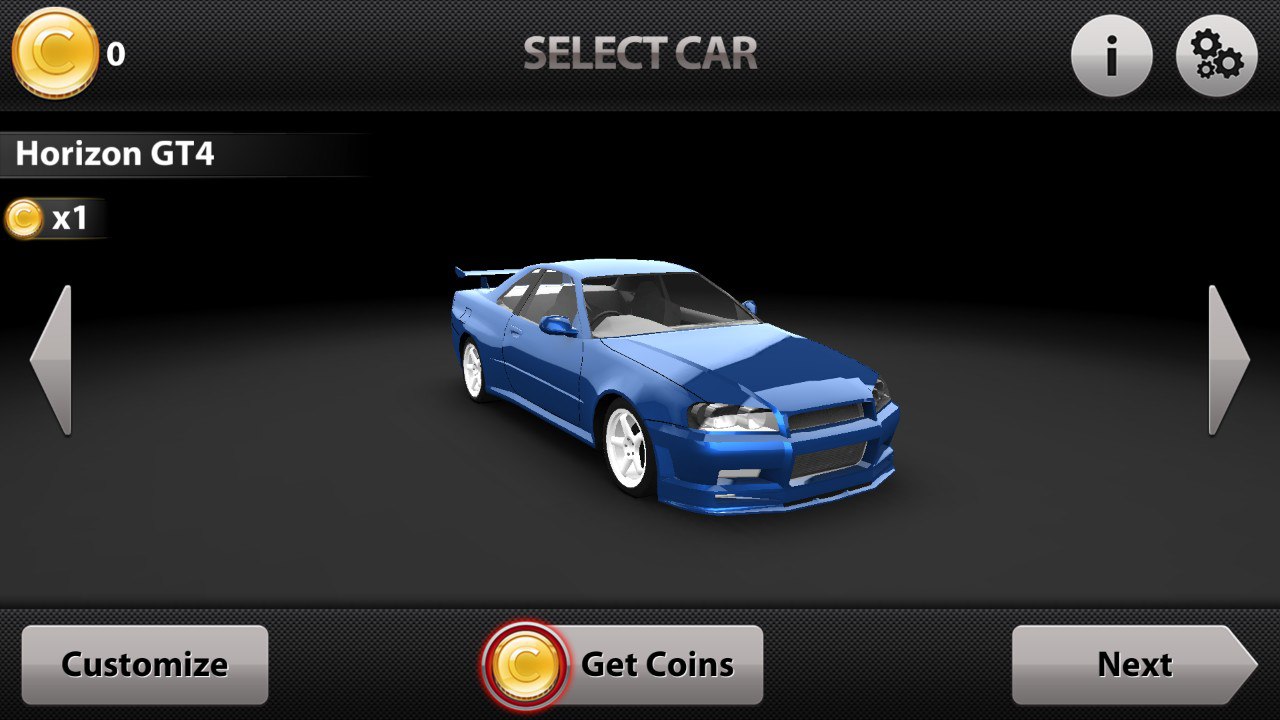Open the info panel
Viewport: 1280px width, 720px height.
pos(1111,56)
